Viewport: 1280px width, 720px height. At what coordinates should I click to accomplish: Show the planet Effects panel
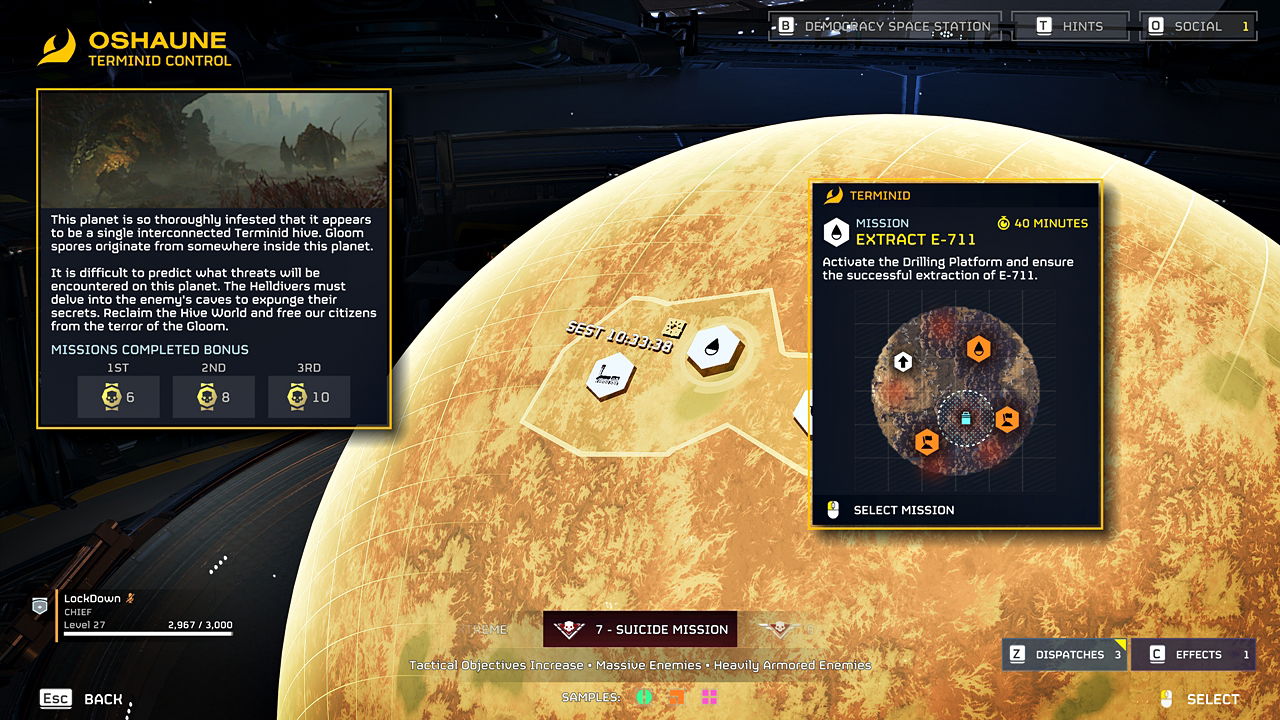coord(1194,655)
